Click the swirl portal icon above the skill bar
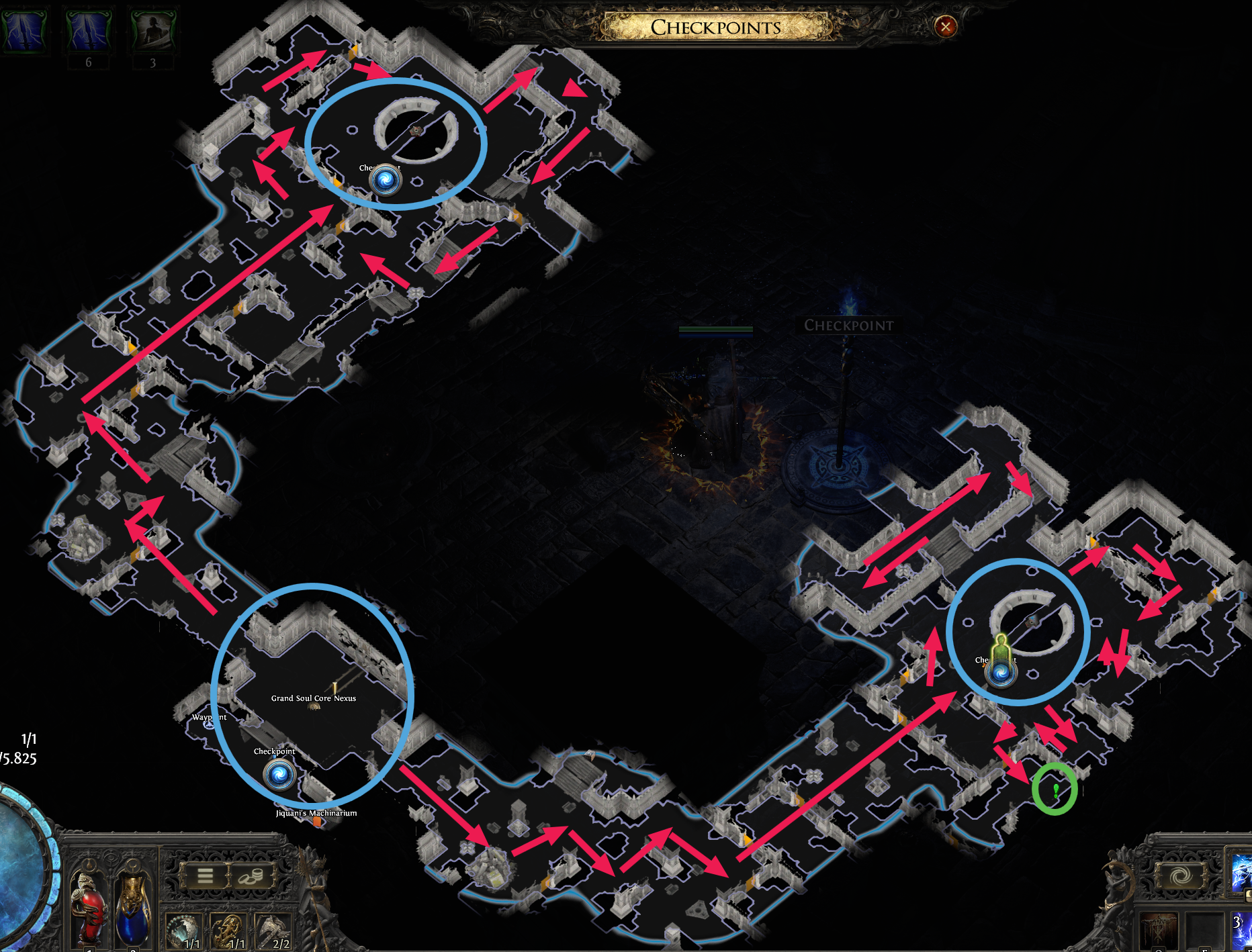Viewport: 1252px width, 952px height. (x=1182, y=876)
